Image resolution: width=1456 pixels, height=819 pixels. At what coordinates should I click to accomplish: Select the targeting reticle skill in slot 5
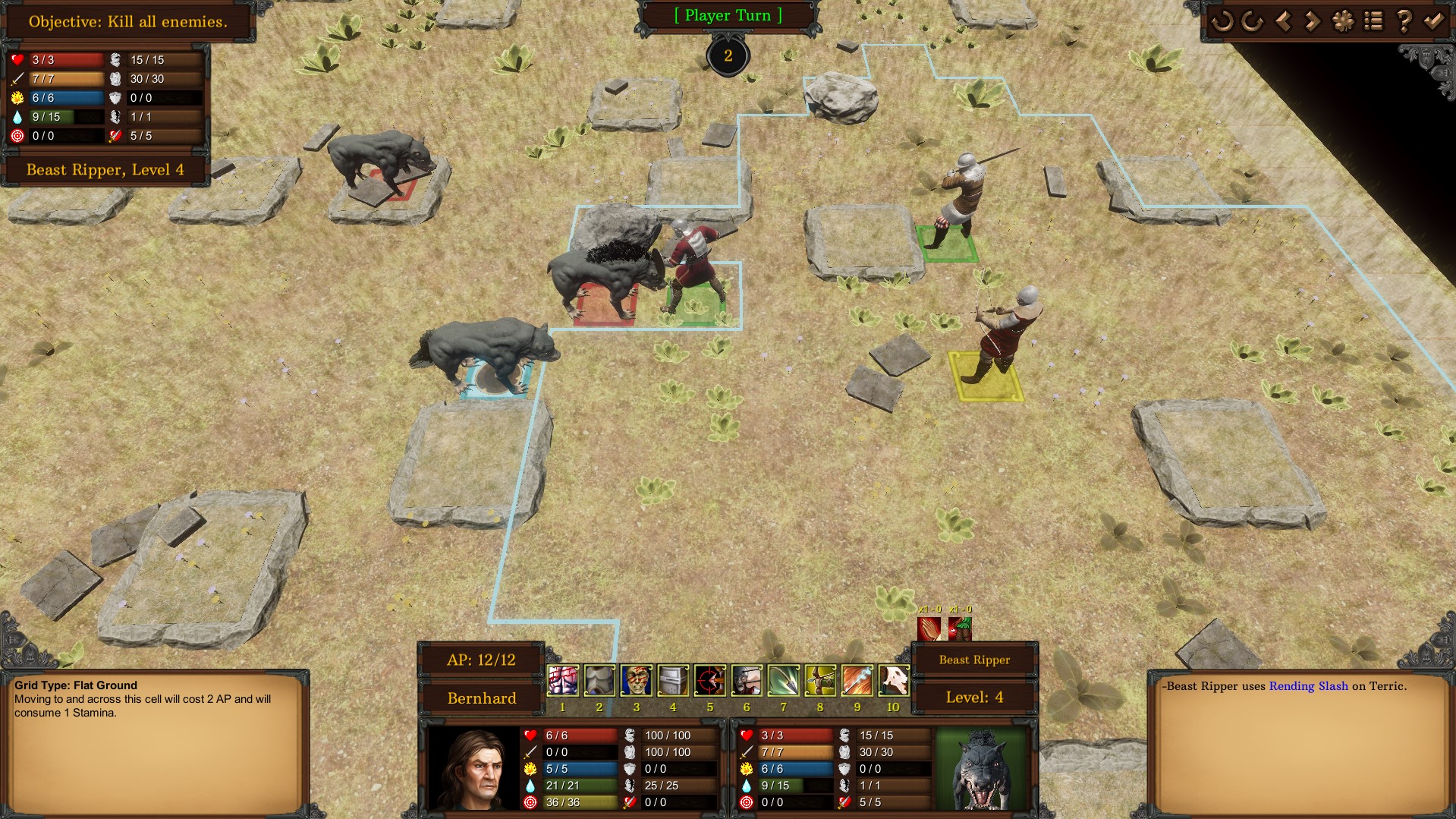[709, 681]
